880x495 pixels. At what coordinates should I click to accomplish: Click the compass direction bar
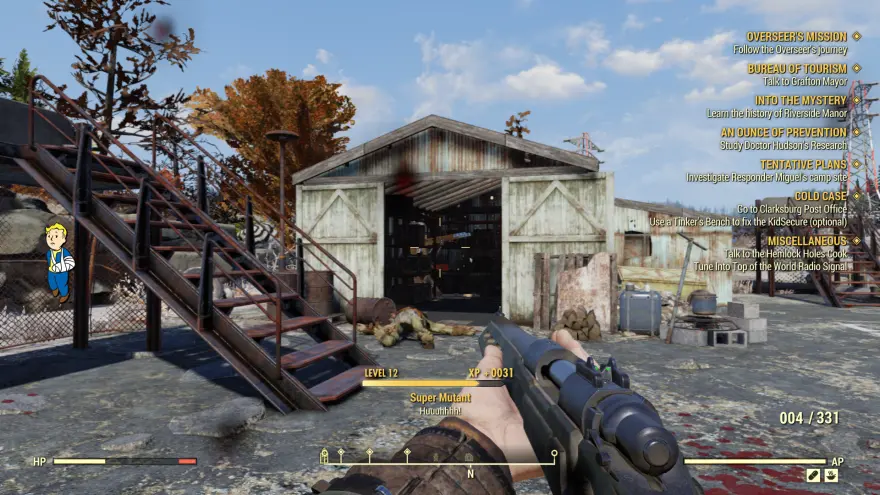pos(438,457)
